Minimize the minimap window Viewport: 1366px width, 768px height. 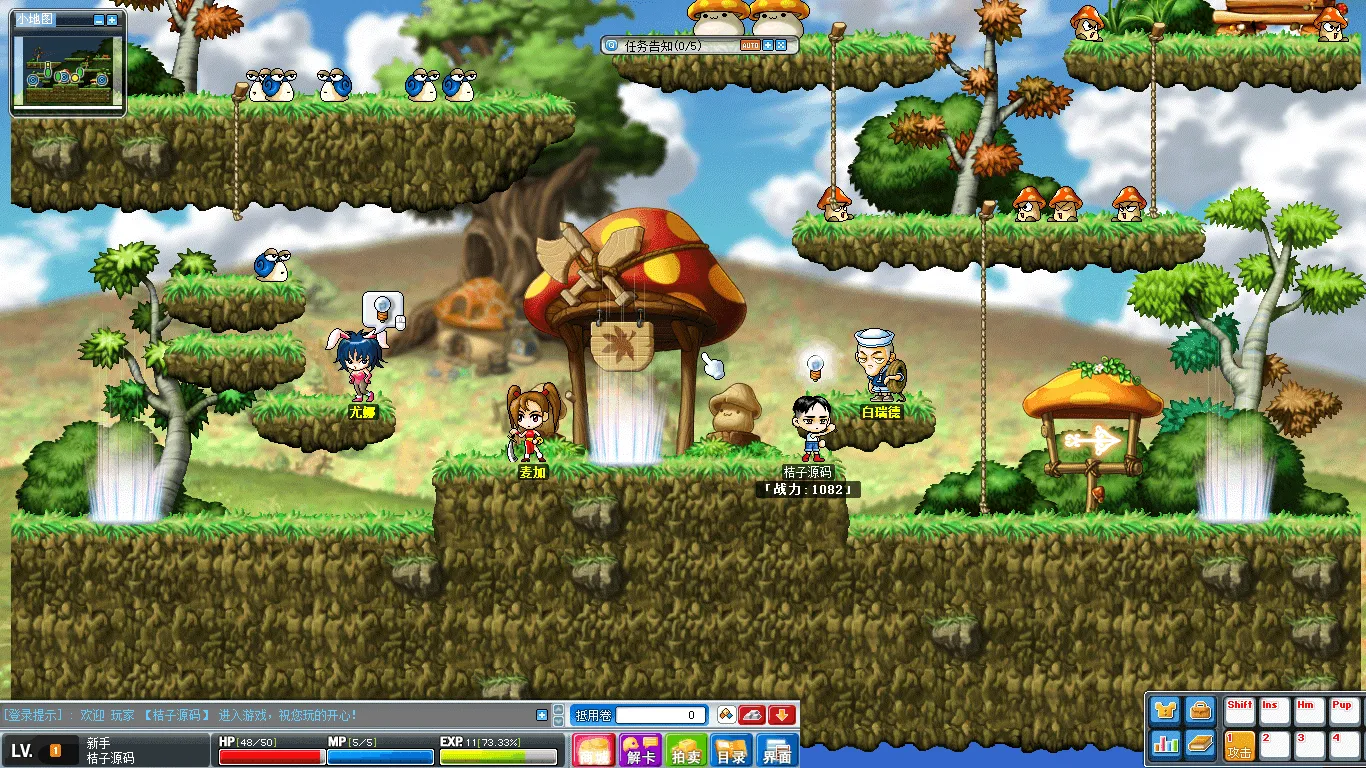98,20
